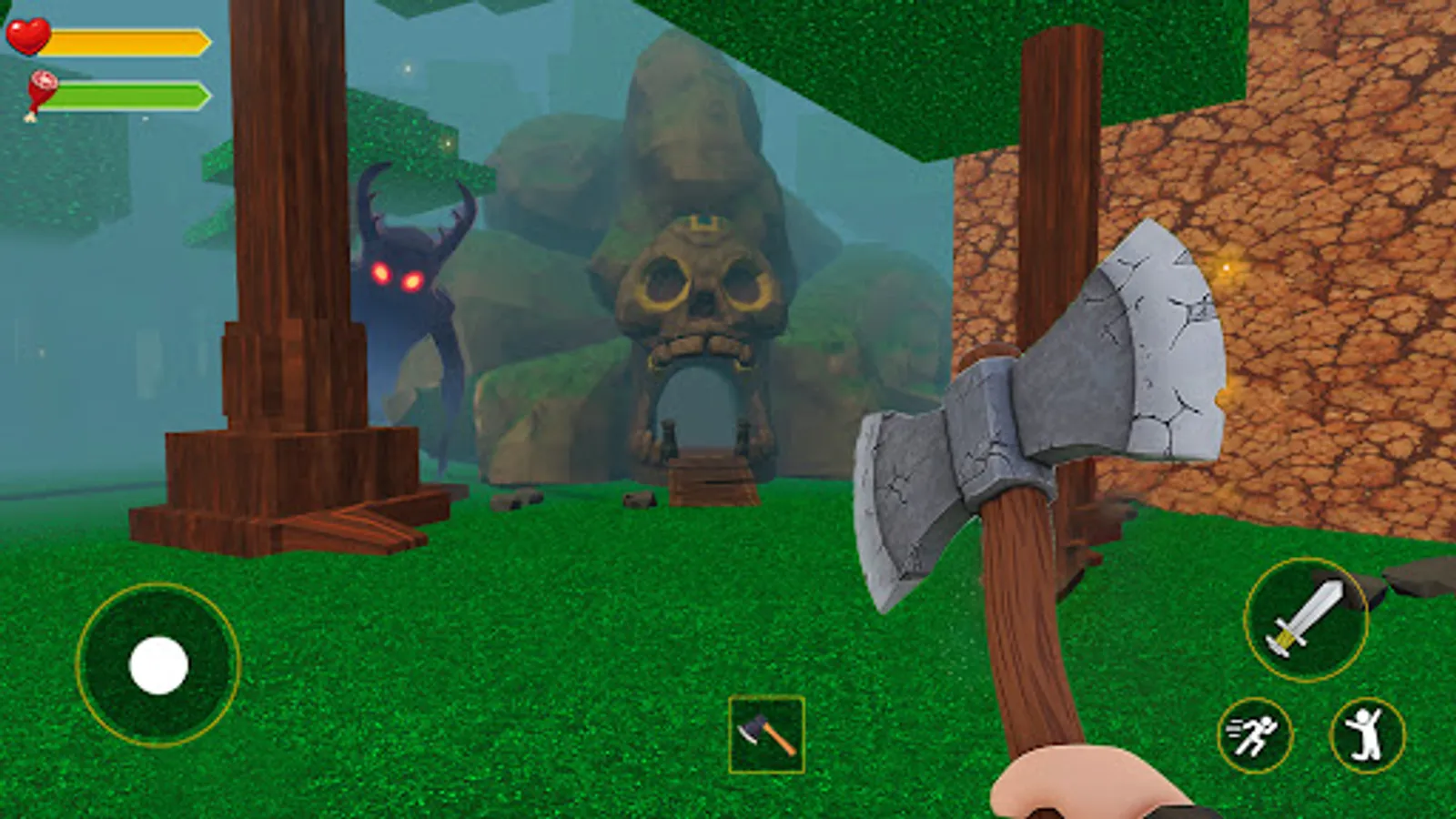Click the red heart health icon
This screenshot has width=1456, height=819.
(30, 36)
